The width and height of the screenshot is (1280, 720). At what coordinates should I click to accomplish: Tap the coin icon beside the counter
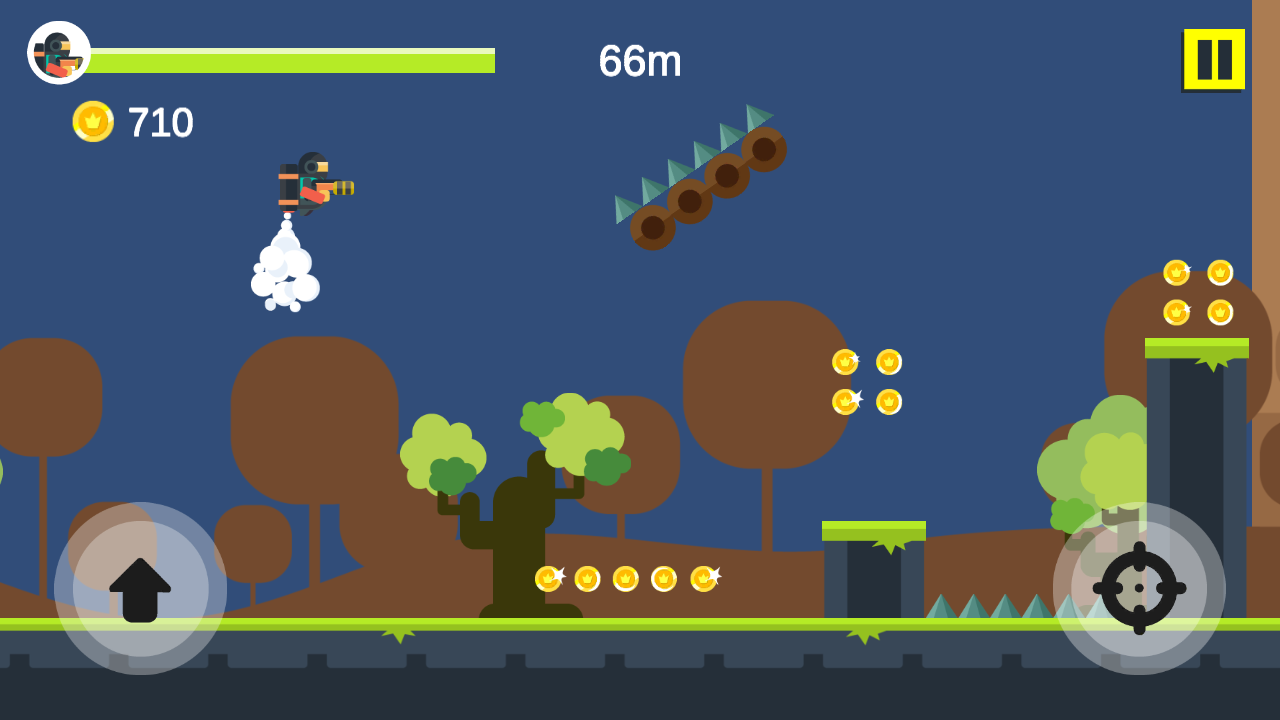coord(92,122)
